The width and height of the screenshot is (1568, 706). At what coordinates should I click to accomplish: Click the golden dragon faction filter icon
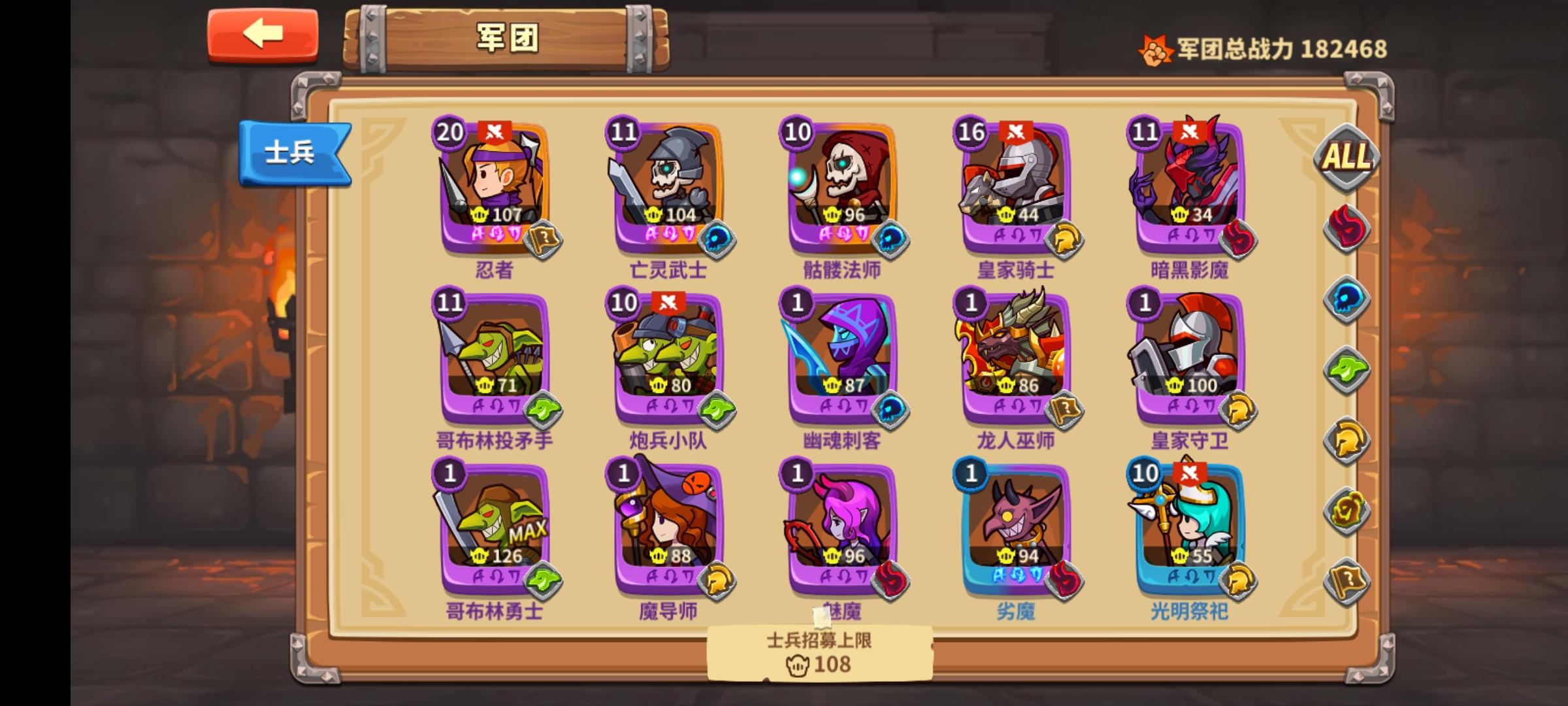pyautogui.click(x=1347, y=509)
